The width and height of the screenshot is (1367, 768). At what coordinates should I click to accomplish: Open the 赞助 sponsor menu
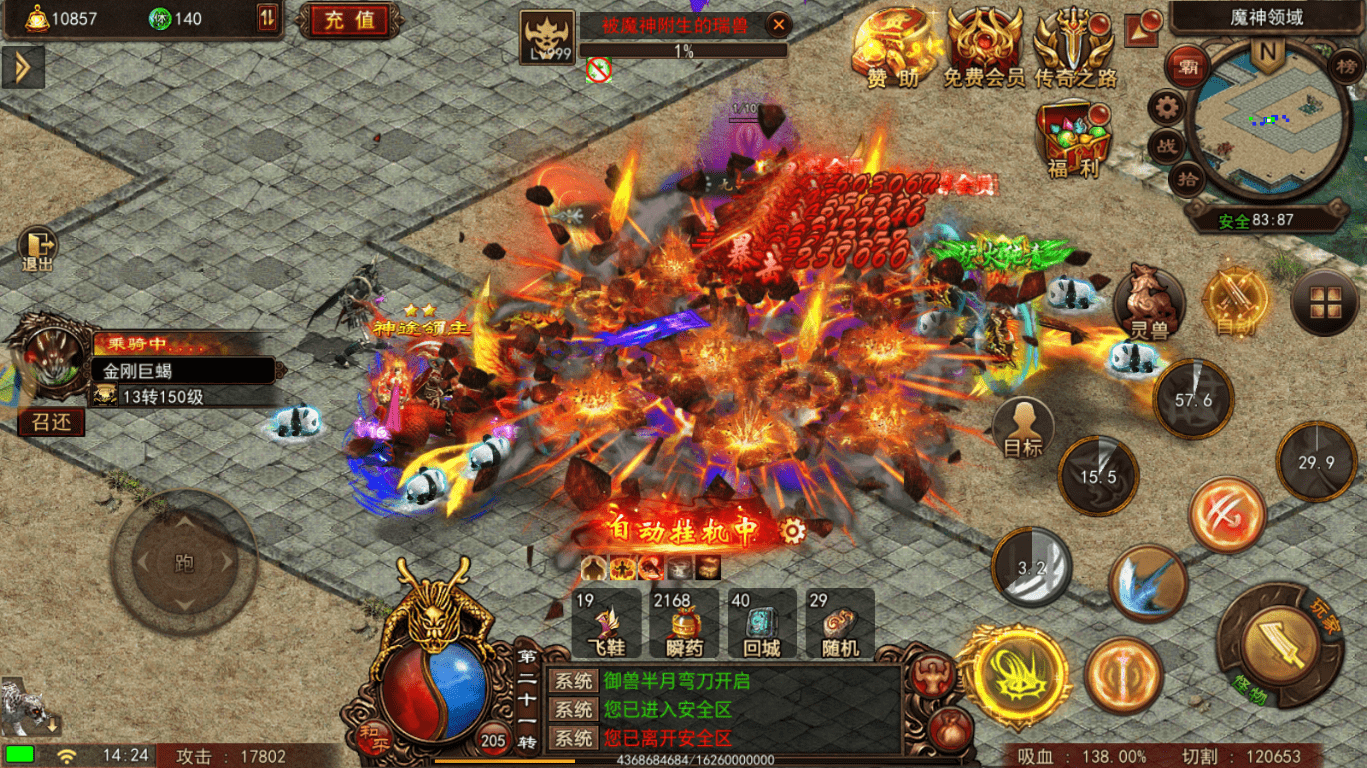pos(893,47)
